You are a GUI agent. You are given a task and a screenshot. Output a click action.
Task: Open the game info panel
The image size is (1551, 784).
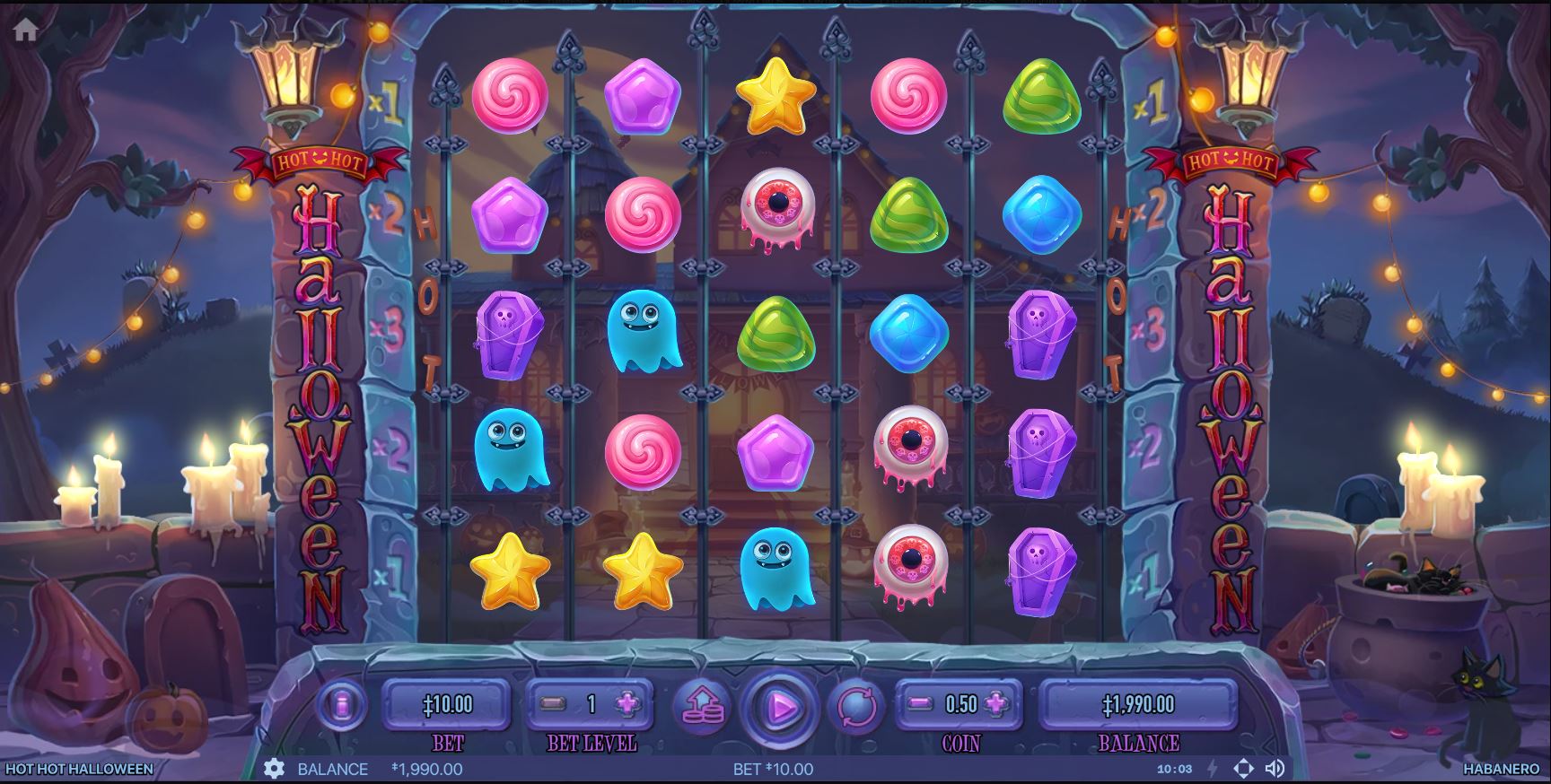coord(344,705)
